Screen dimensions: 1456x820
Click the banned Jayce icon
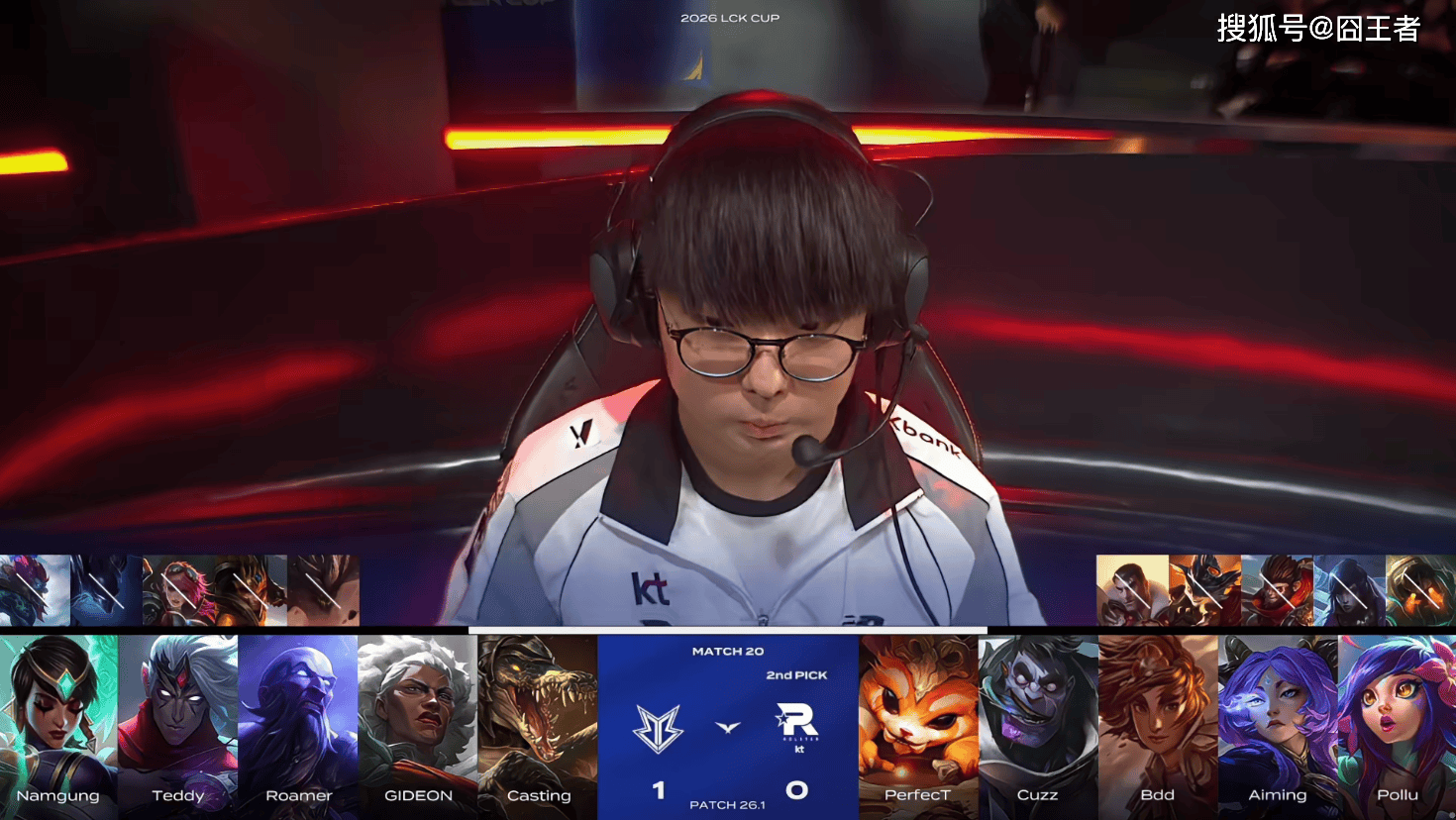click(x=1132, y=590)
